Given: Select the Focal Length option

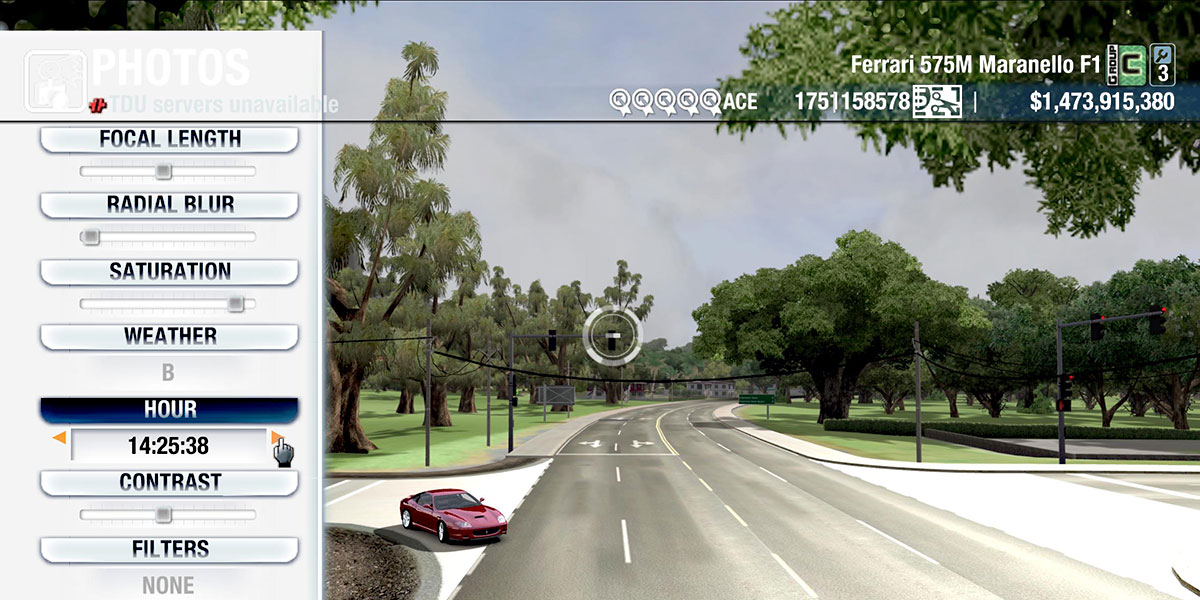Looking at the screenshot, I should (169, 139).
